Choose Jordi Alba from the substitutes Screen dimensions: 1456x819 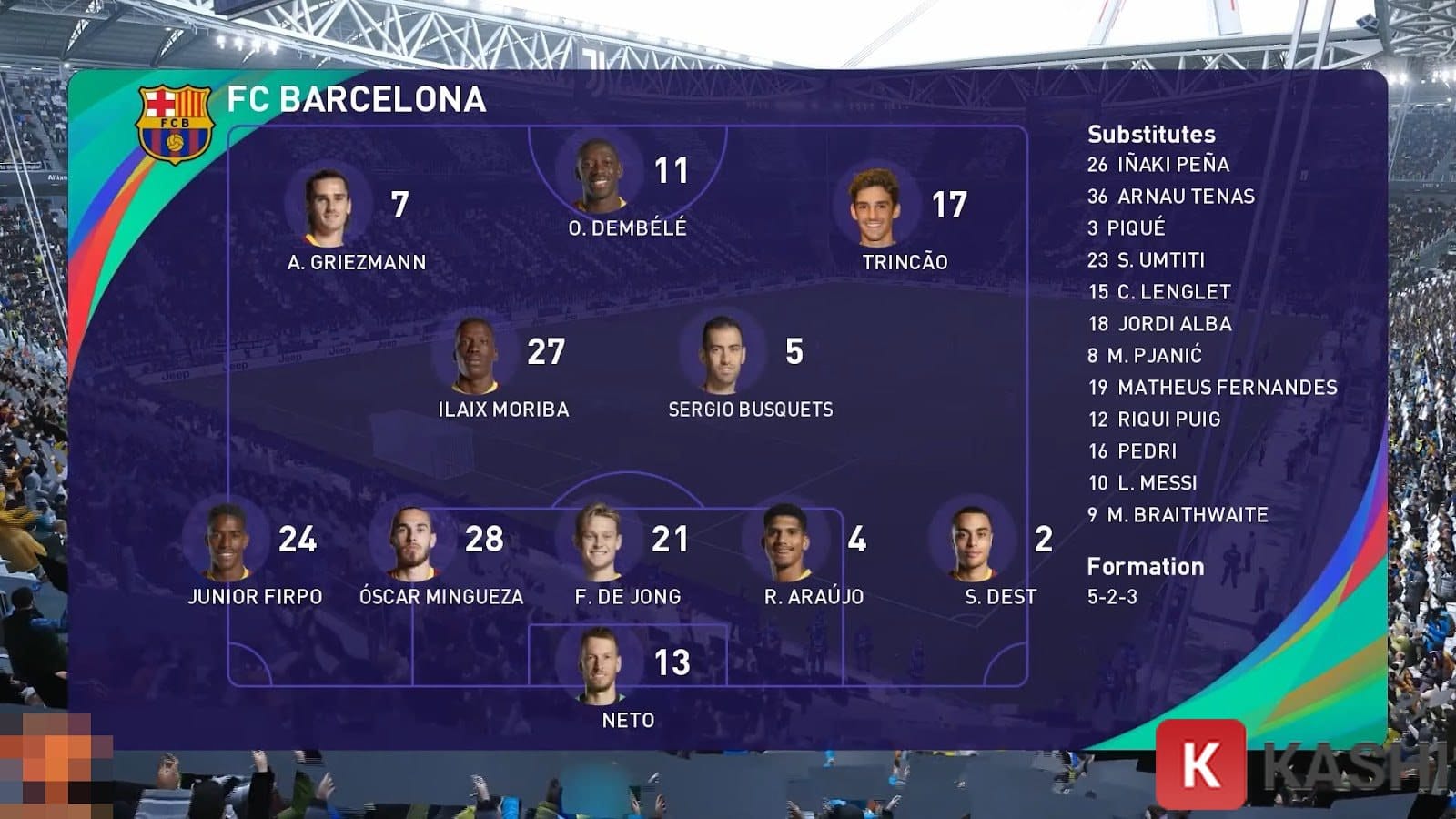point(1160,324)
